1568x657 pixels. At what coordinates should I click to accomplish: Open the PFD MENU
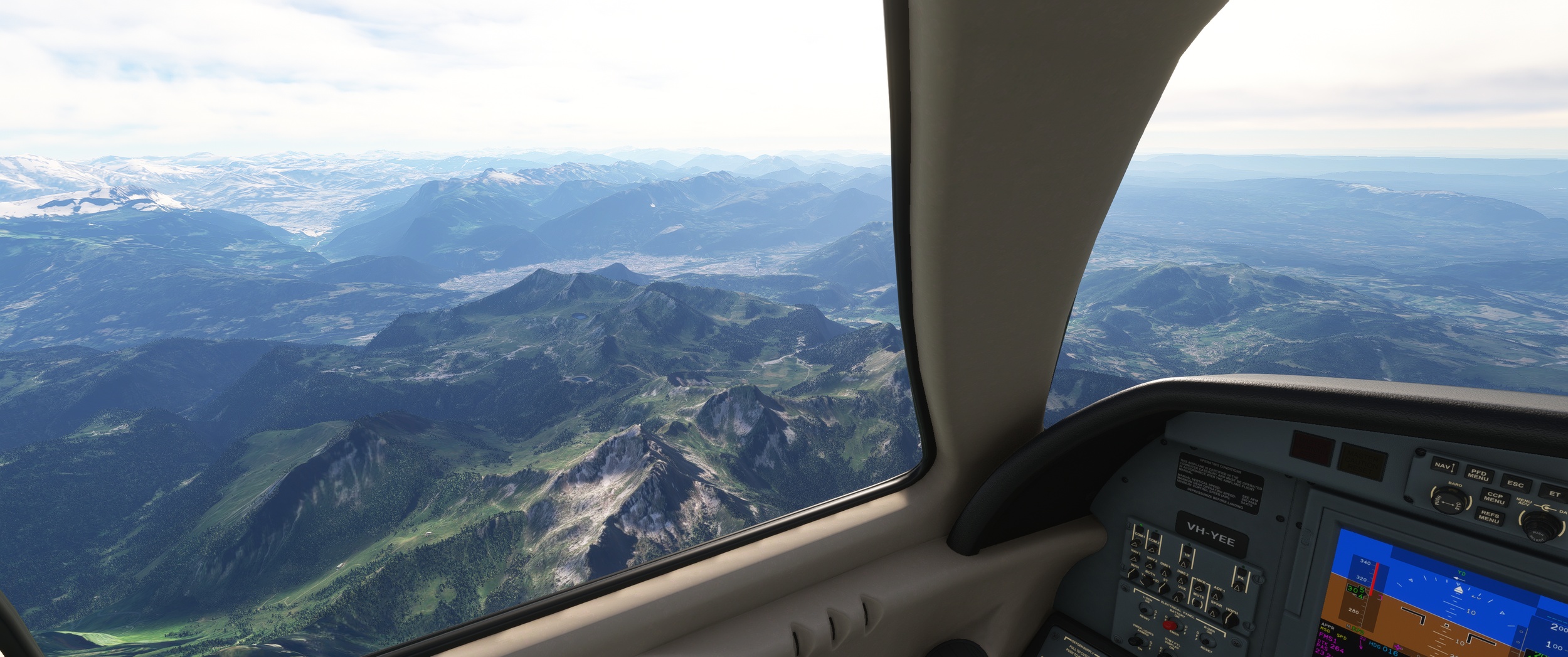coord(1478,476)
